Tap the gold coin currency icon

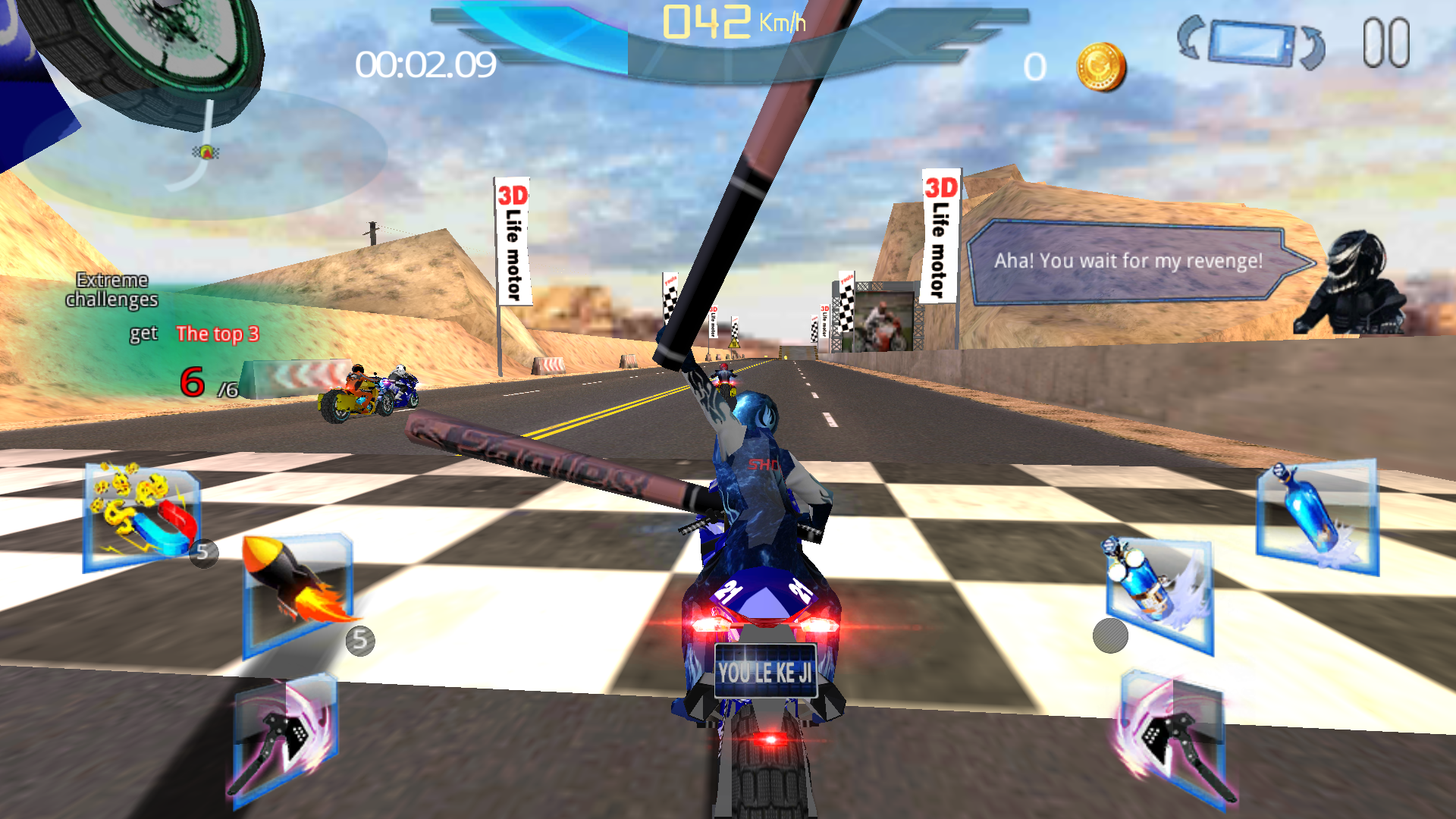pos(1097,64)
